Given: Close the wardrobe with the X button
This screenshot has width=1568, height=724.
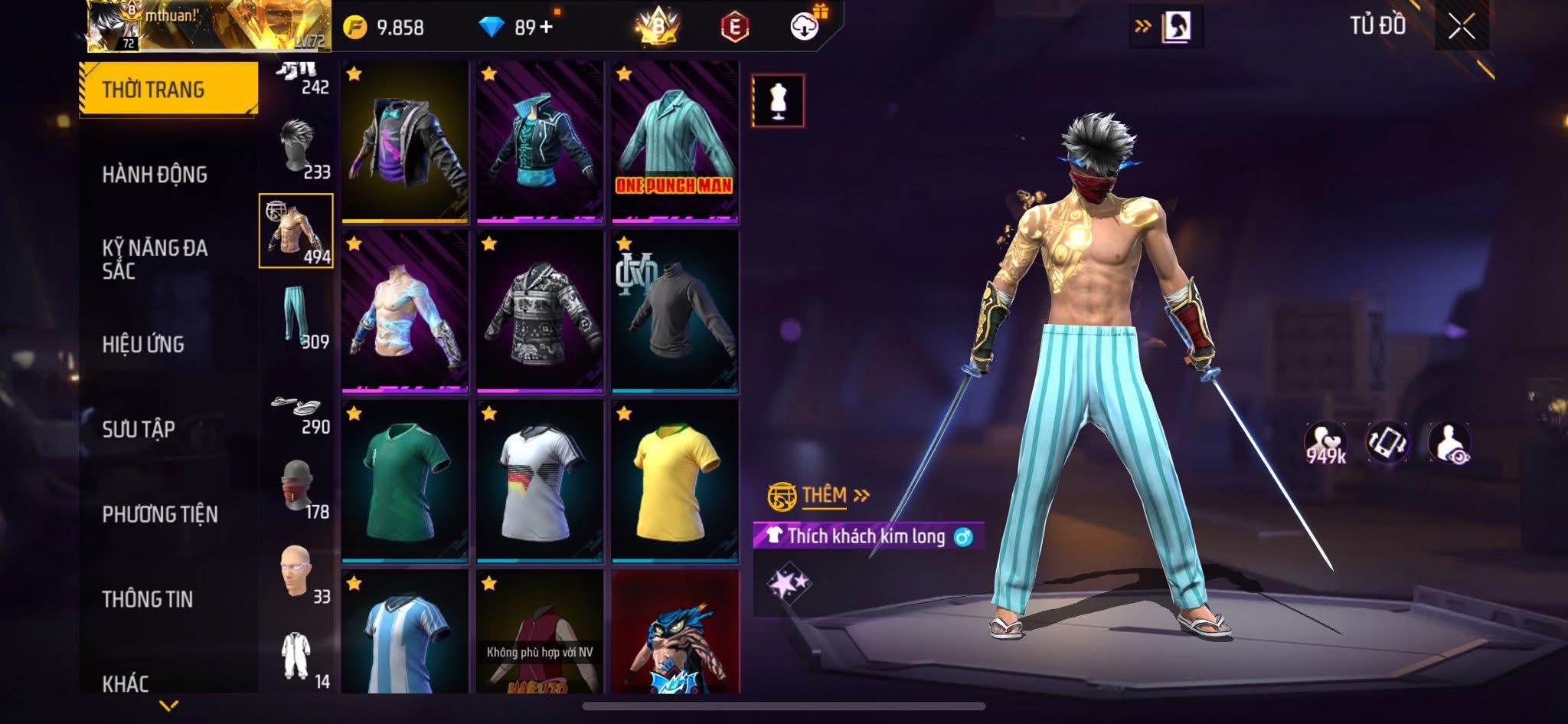Looking at the screenshot, I should (x=1461, y=28).
